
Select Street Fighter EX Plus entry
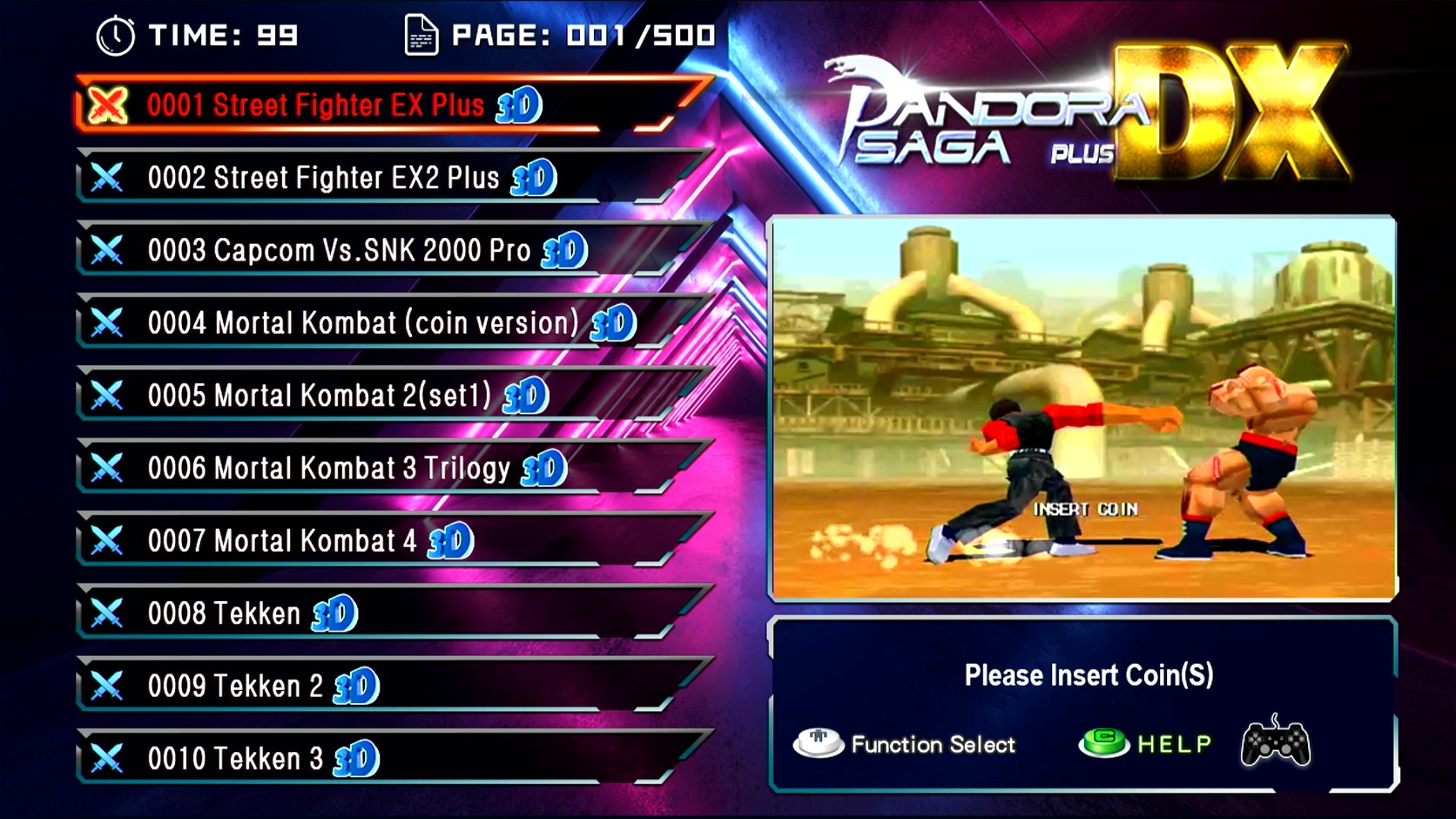tap(315, 105)
